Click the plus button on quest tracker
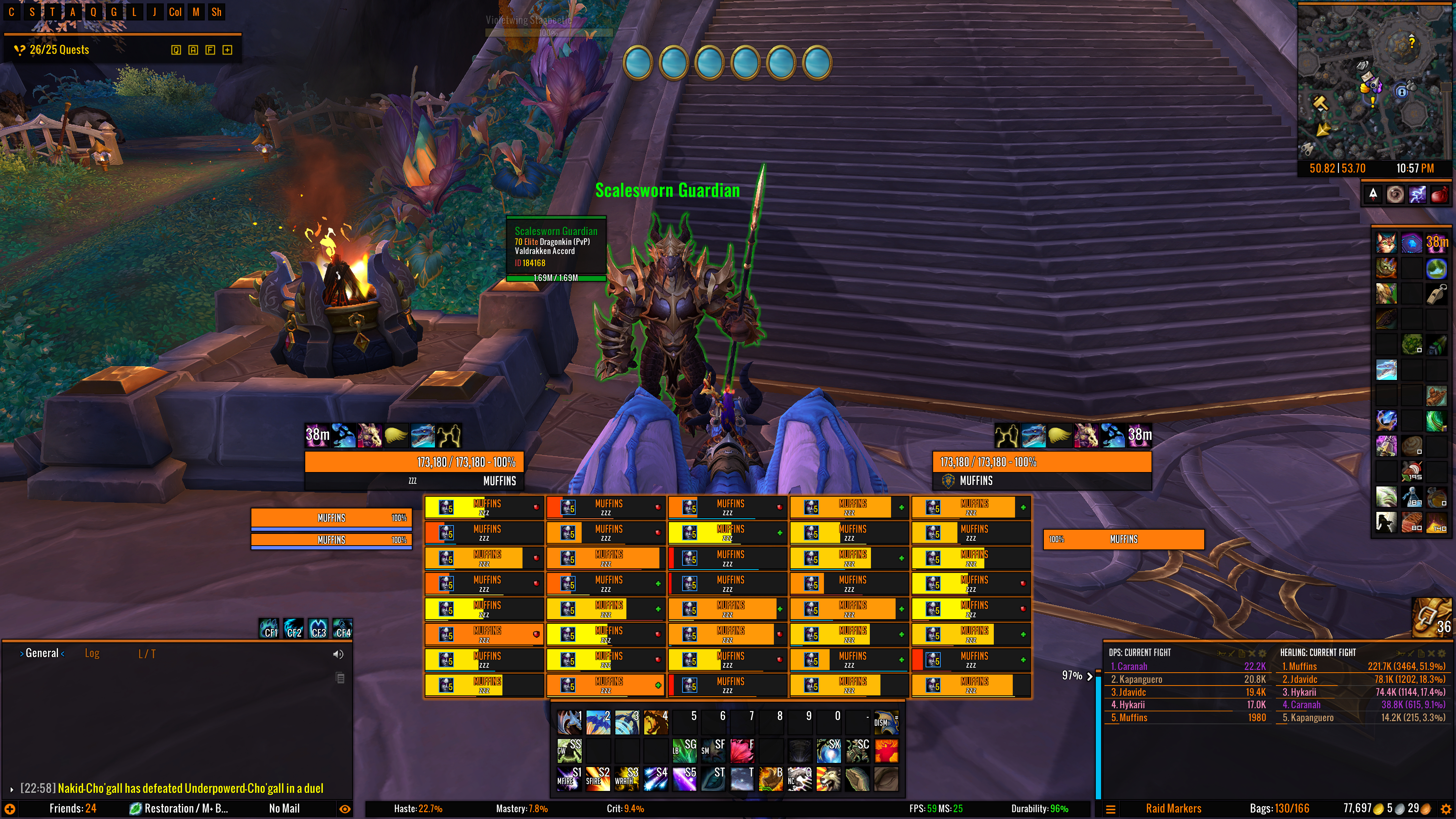This screenshot has width=1456, height=819. (227, 50)
